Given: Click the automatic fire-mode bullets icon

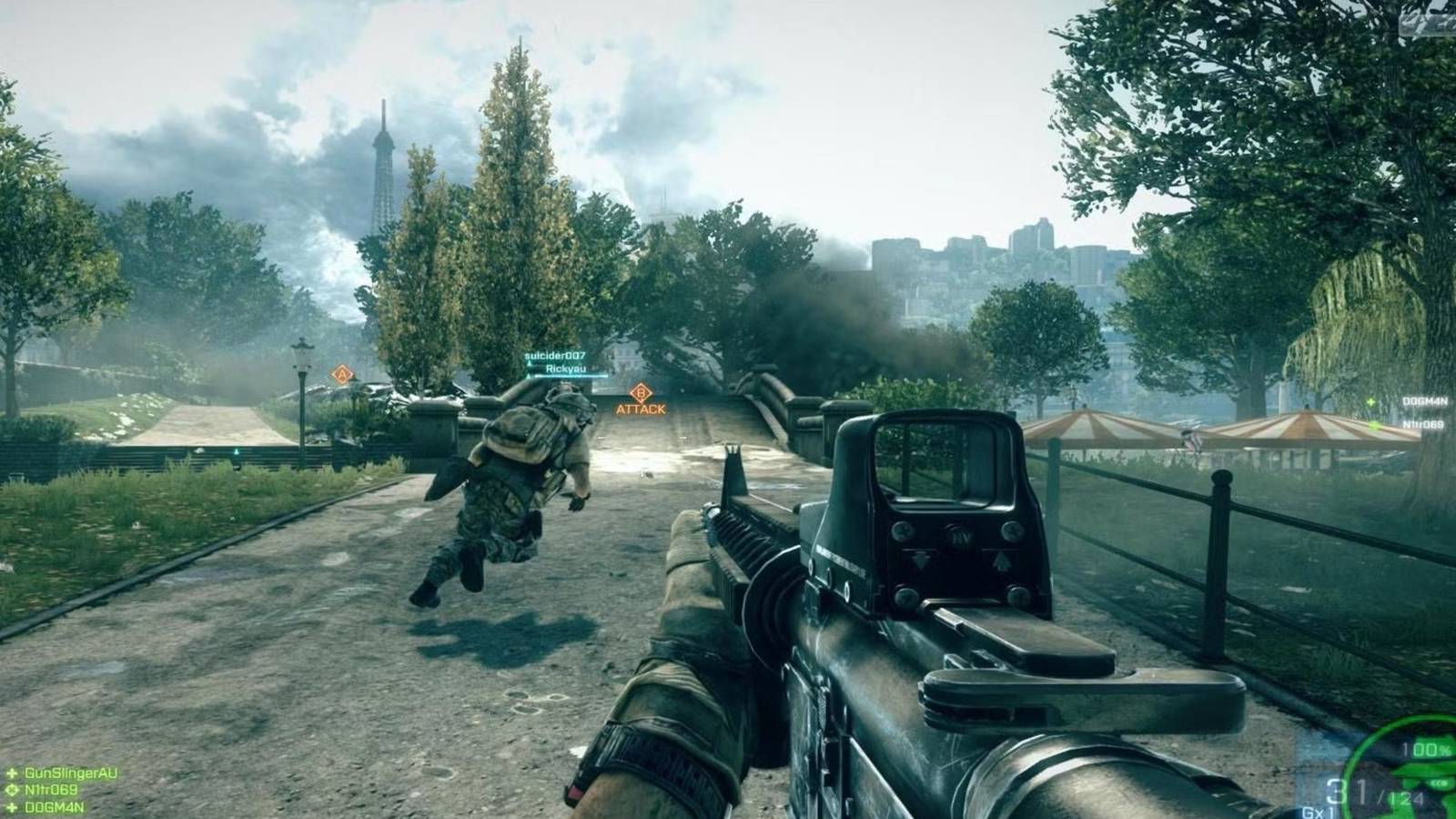Looking at the screenshot, I should click(x=1440, y=782).
